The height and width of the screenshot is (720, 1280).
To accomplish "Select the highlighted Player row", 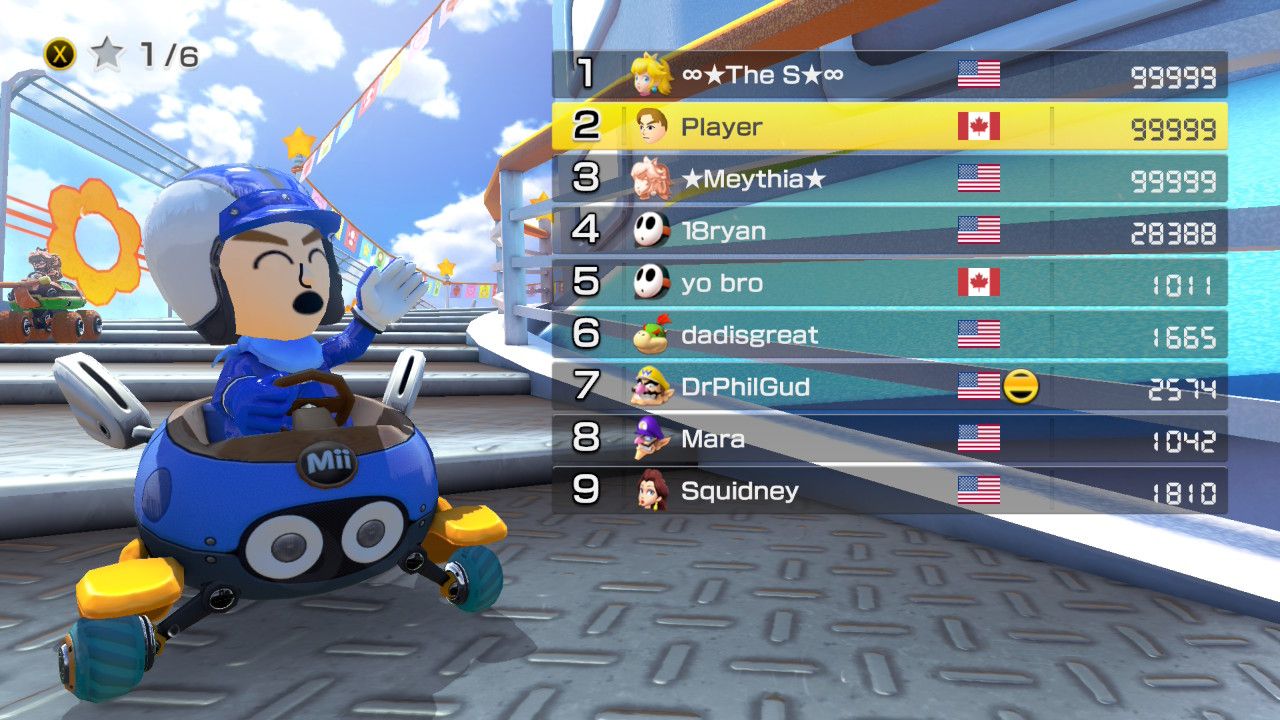I will click(x=890, y=126).
